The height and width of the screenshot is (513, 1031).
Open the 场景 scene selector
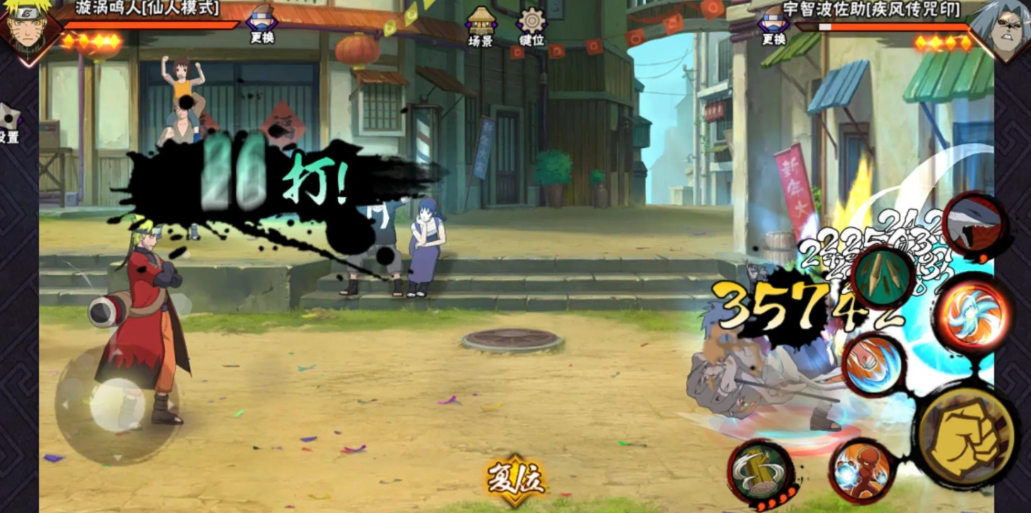coord(482,24)
